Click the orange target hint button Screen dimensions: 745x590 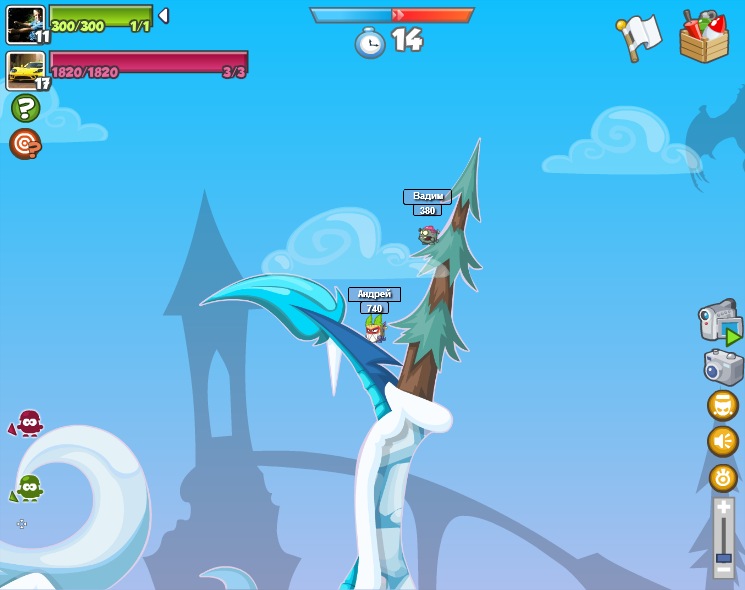point(25,144)
